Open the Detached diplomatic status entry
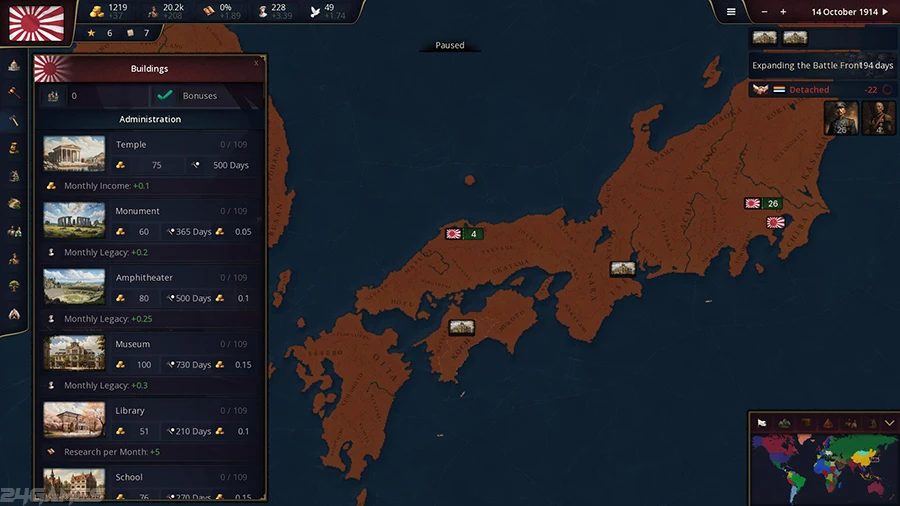 point(808,90)
